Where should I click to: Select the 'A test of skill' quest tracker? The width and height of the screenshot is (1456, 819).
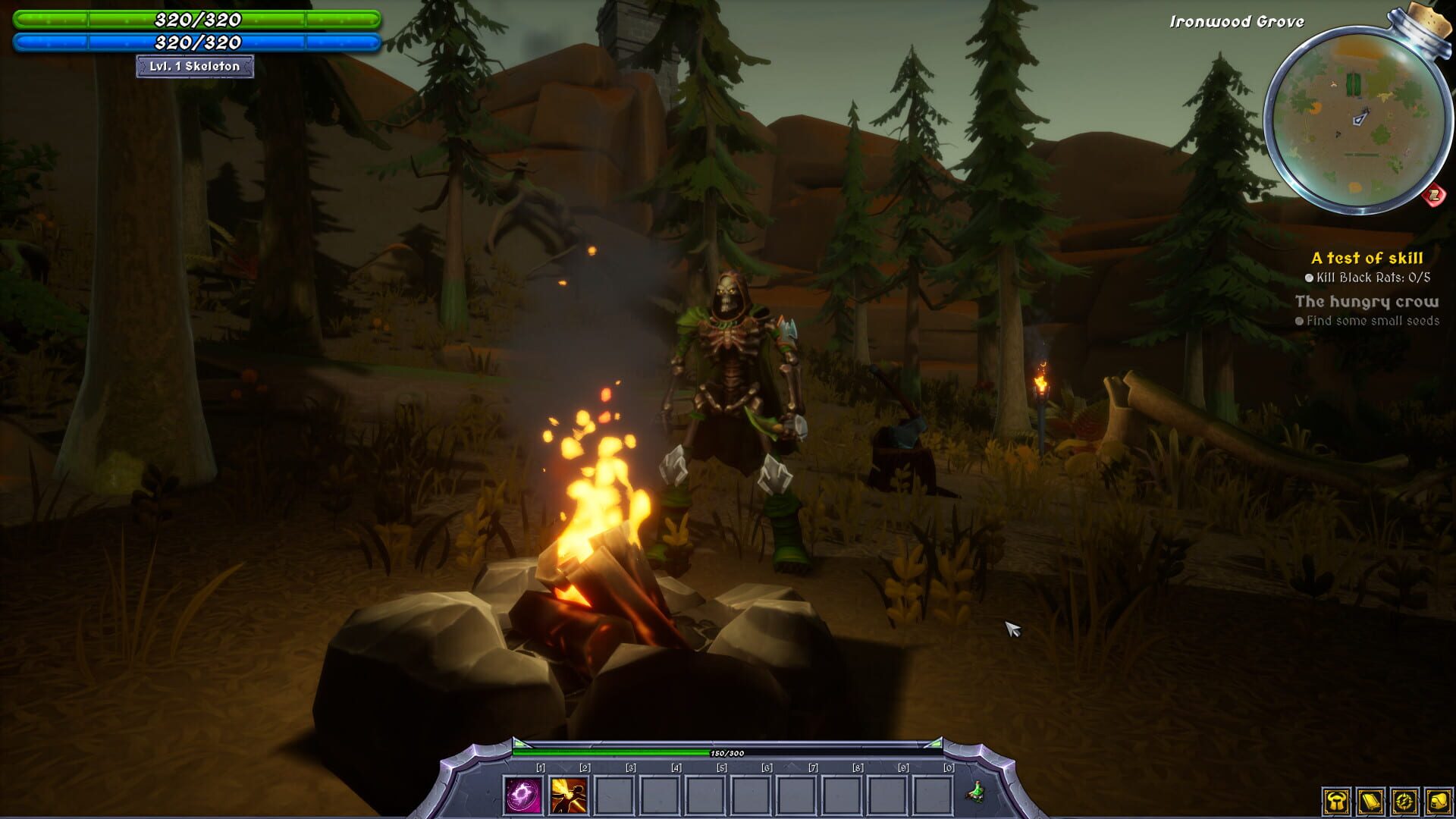click(1367, 258)
